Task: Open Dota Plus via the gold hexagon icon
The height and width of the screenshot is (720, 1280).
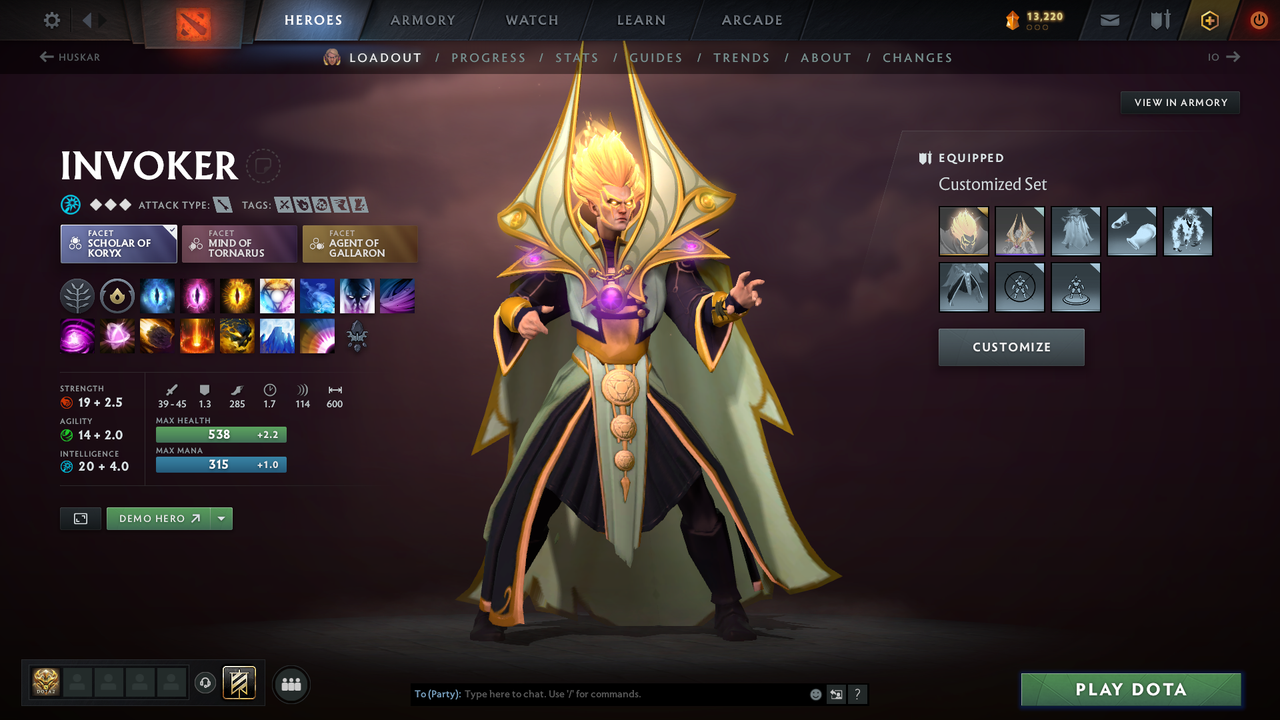Action: (x=1208, y=20)
